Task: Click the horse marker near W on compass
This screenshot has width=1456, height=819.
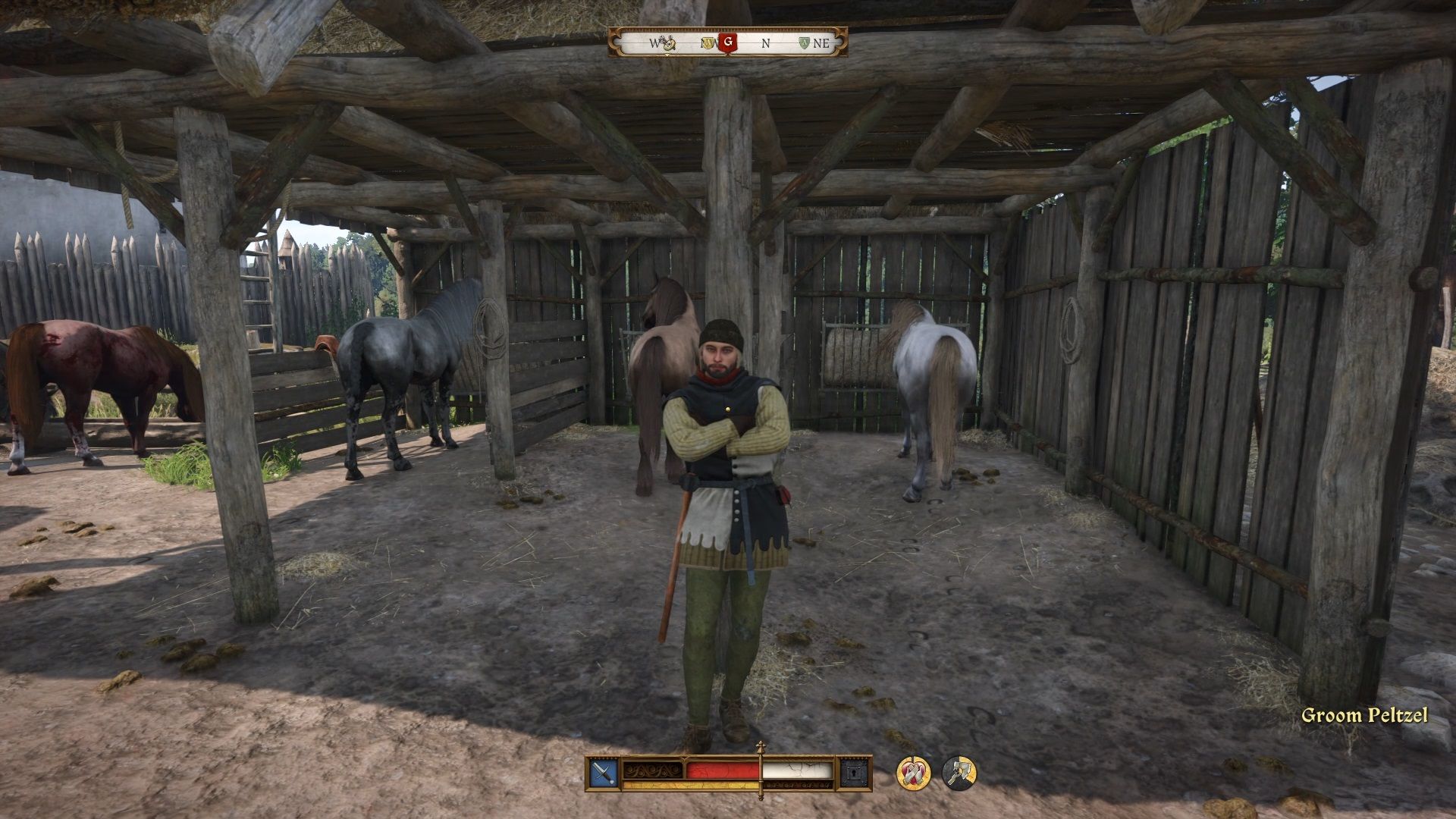Action: 667,42
